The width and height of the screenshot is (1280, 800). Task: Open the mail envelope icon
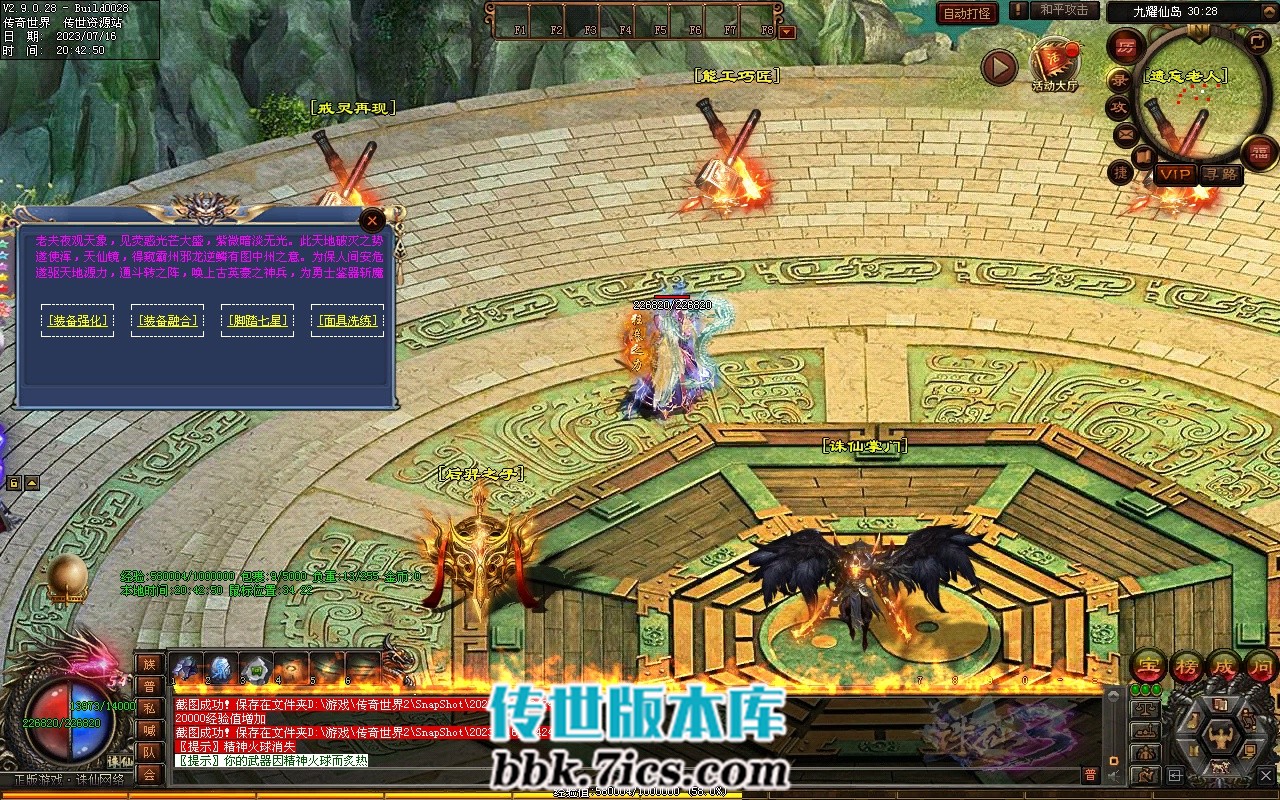coord(1125,133)
